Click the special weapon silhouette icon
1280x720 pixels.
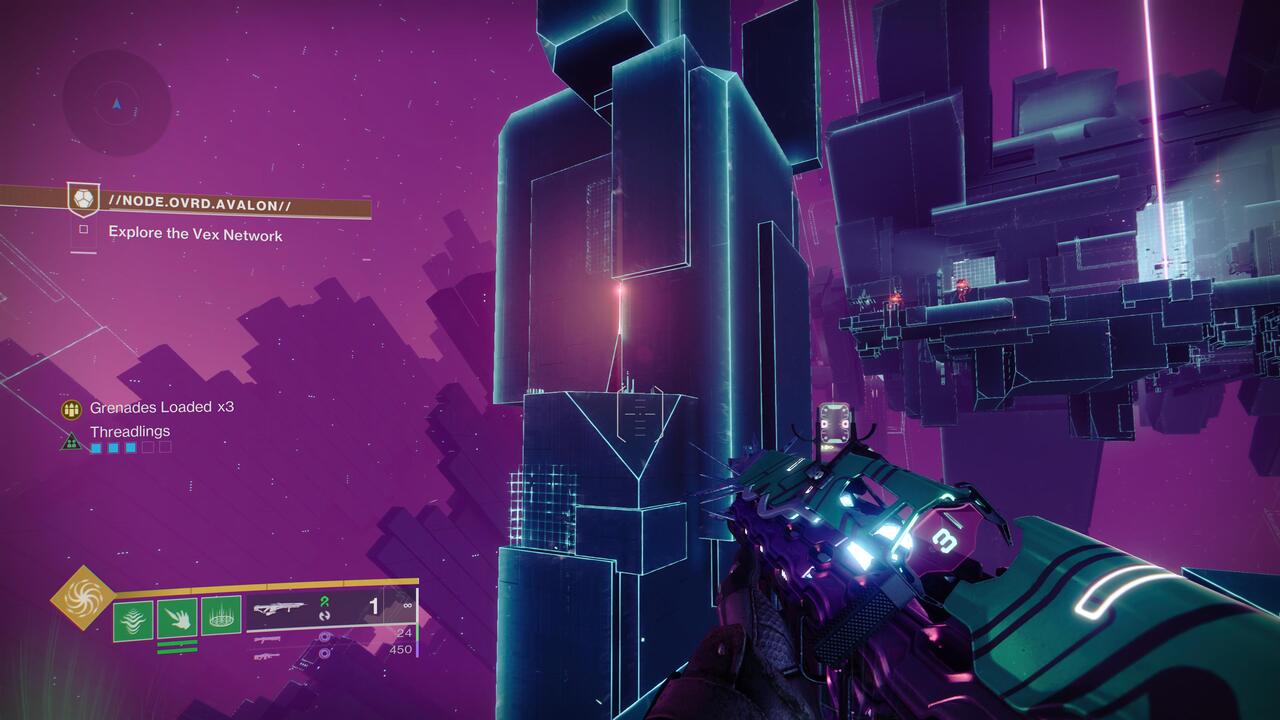tap(269, 640)
